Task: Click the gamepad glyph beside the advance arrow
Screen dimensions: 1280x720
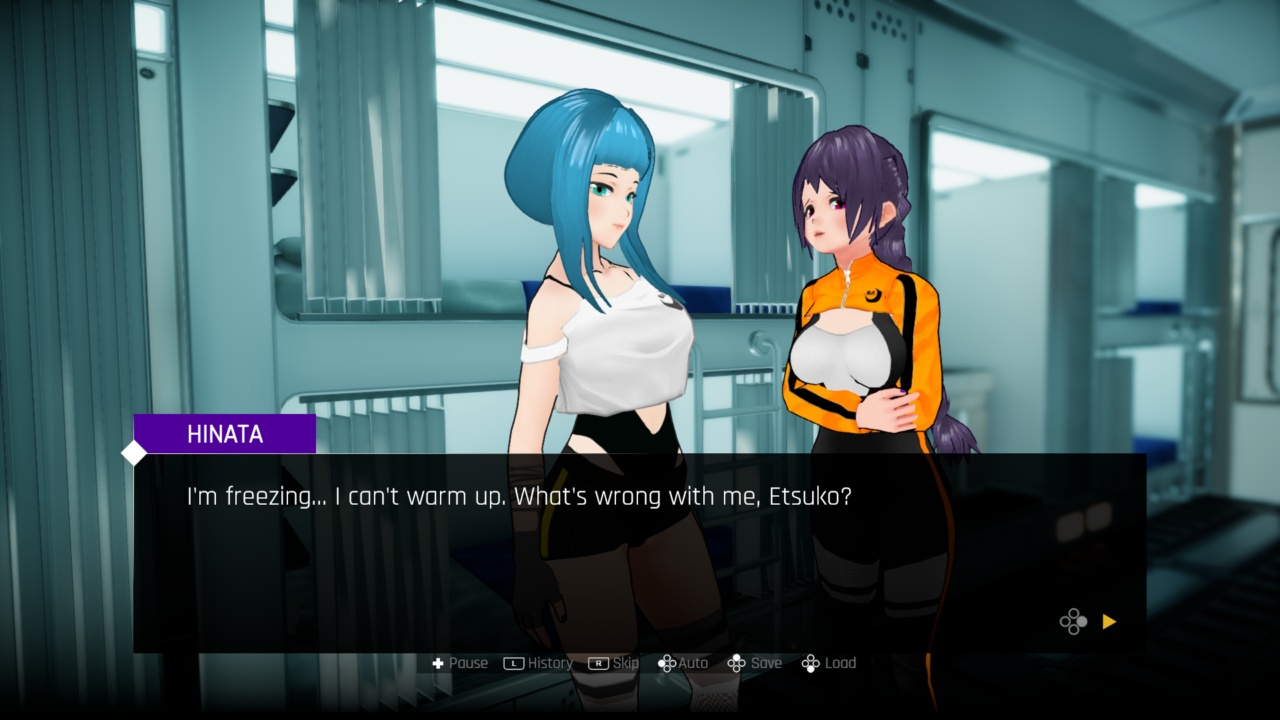Action: 1073,622
